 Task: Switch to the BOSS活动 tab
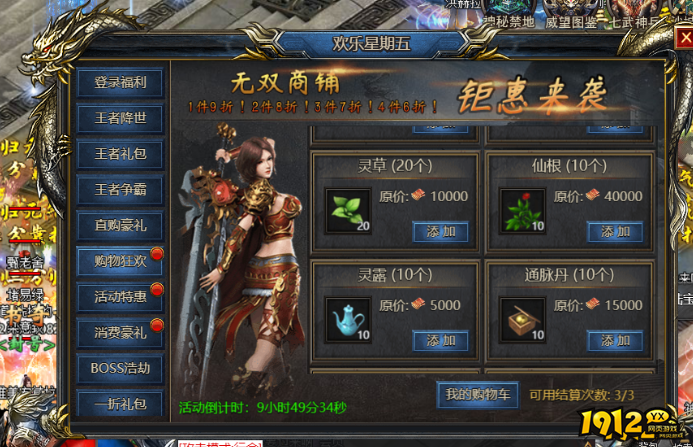120,367
